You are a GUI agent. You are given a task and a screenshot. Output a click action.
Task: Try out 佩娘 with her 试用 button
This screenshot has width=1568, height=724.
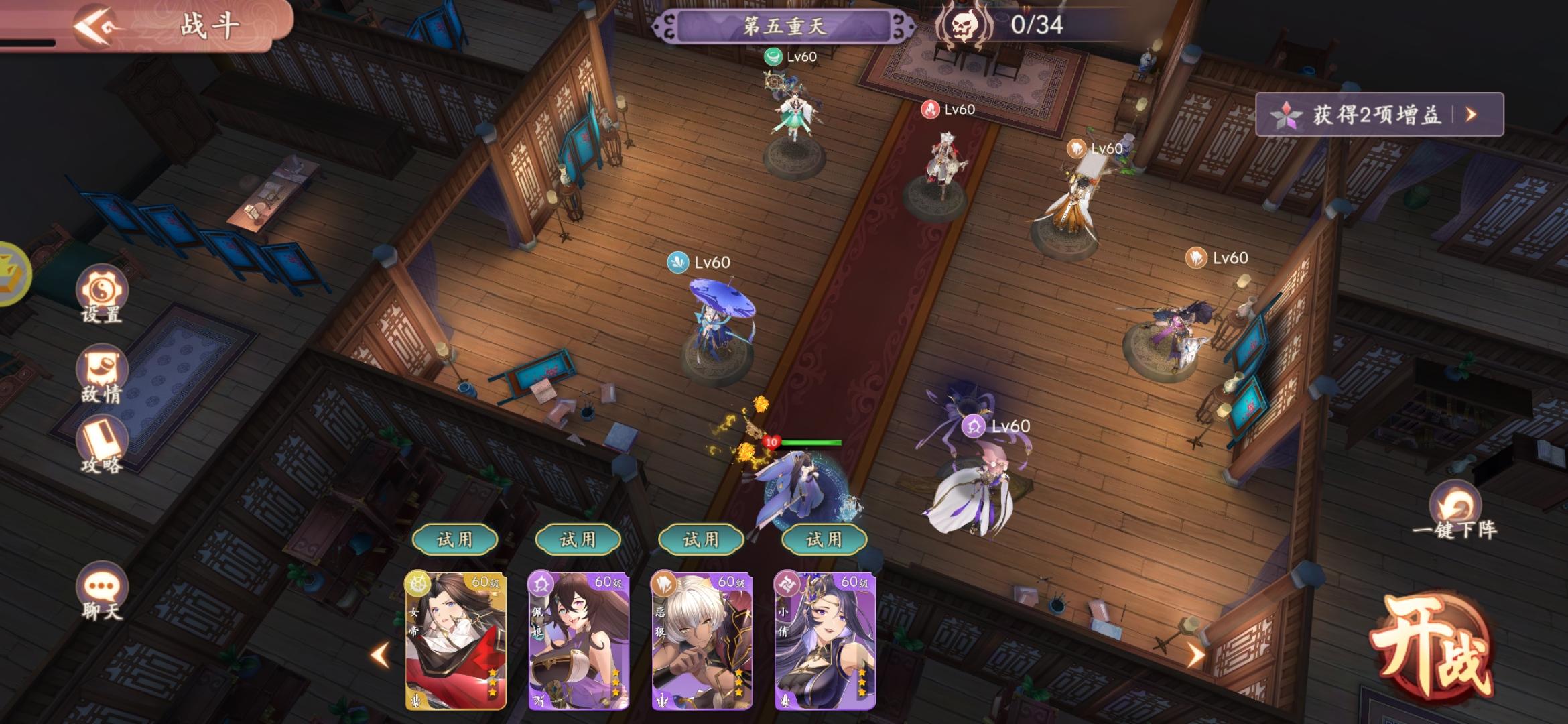pos(578,539)
